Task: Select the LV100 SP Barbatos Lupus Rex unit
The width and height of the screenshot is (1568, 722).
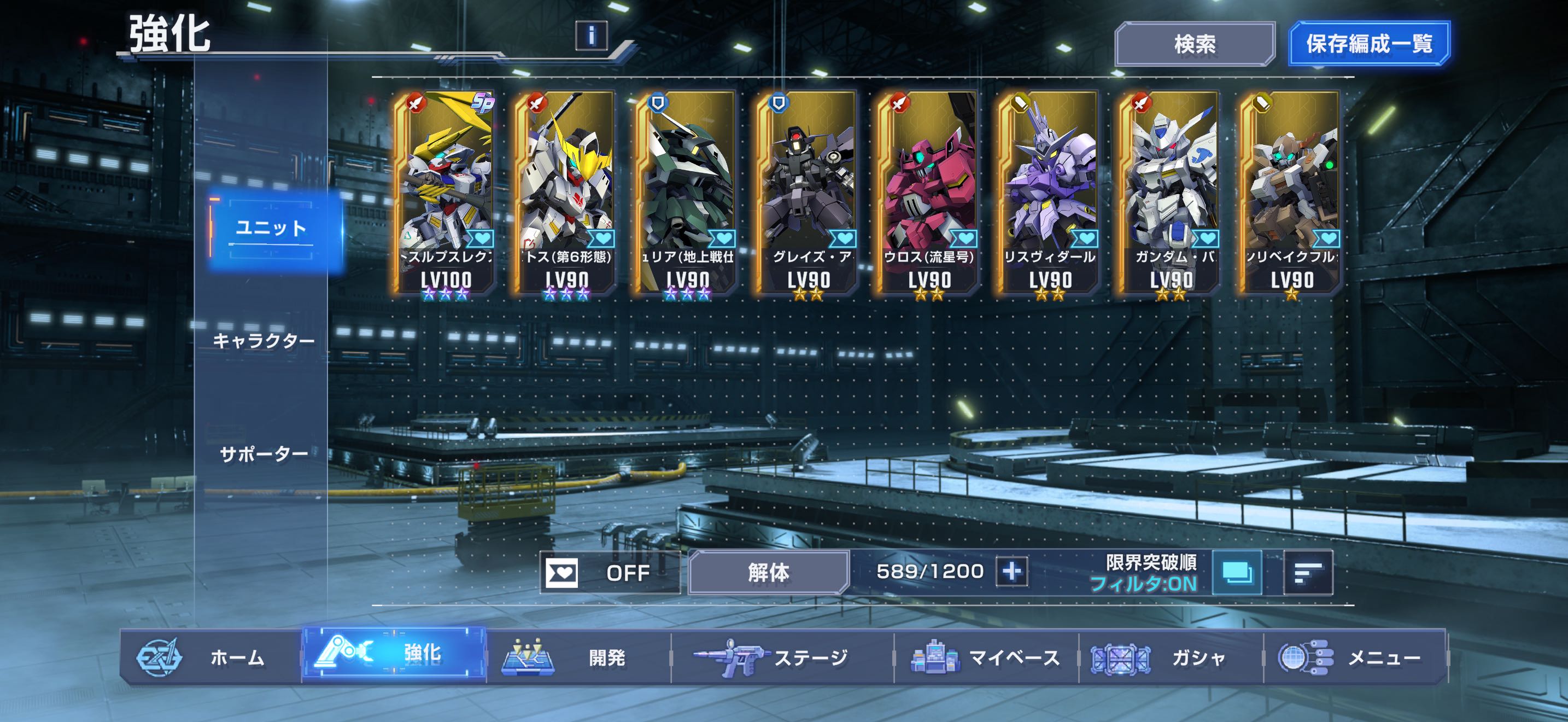Action: 446,192
